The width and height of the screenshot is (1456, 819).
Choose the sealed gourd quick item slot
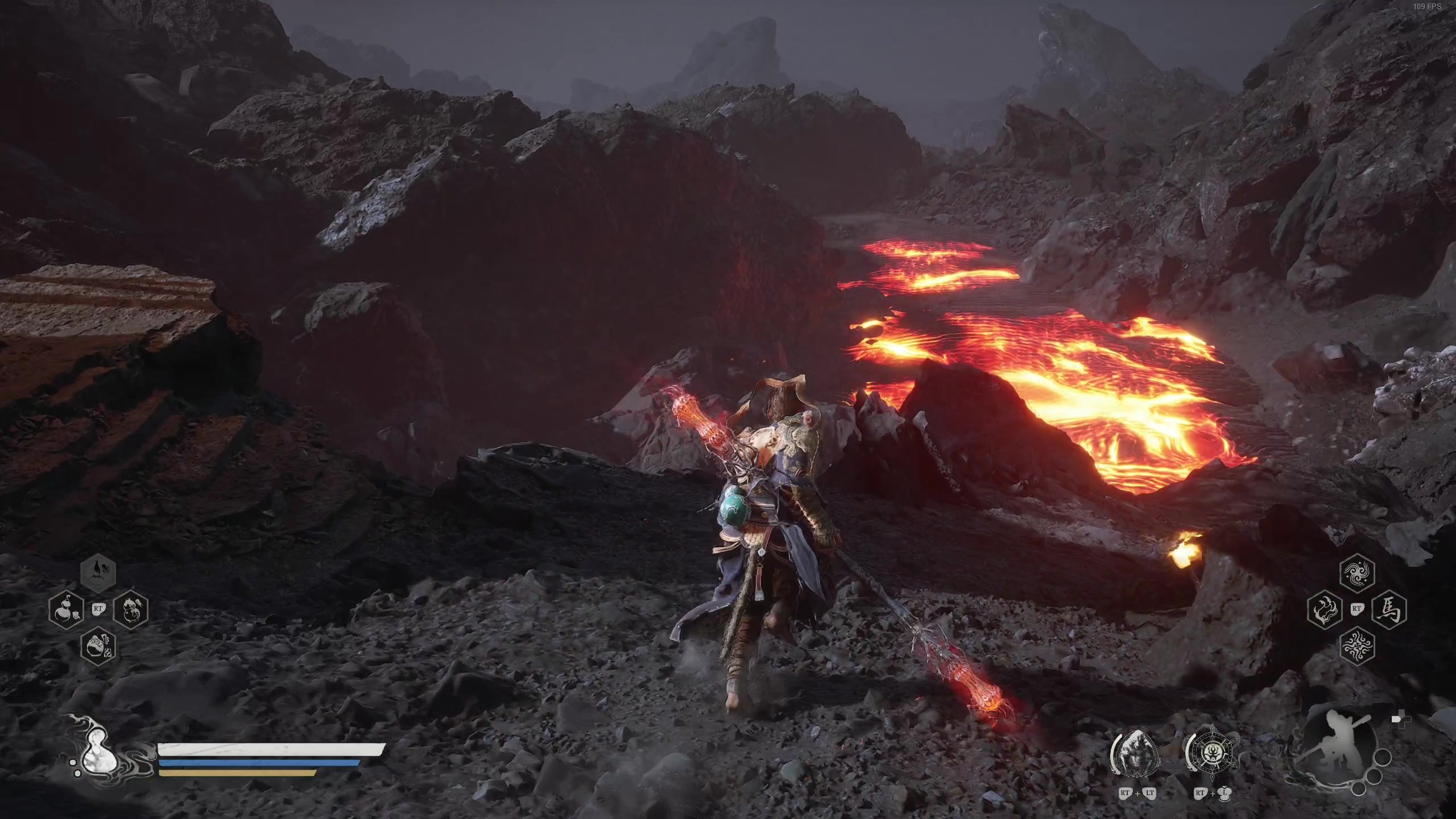(x=131, y=609)
